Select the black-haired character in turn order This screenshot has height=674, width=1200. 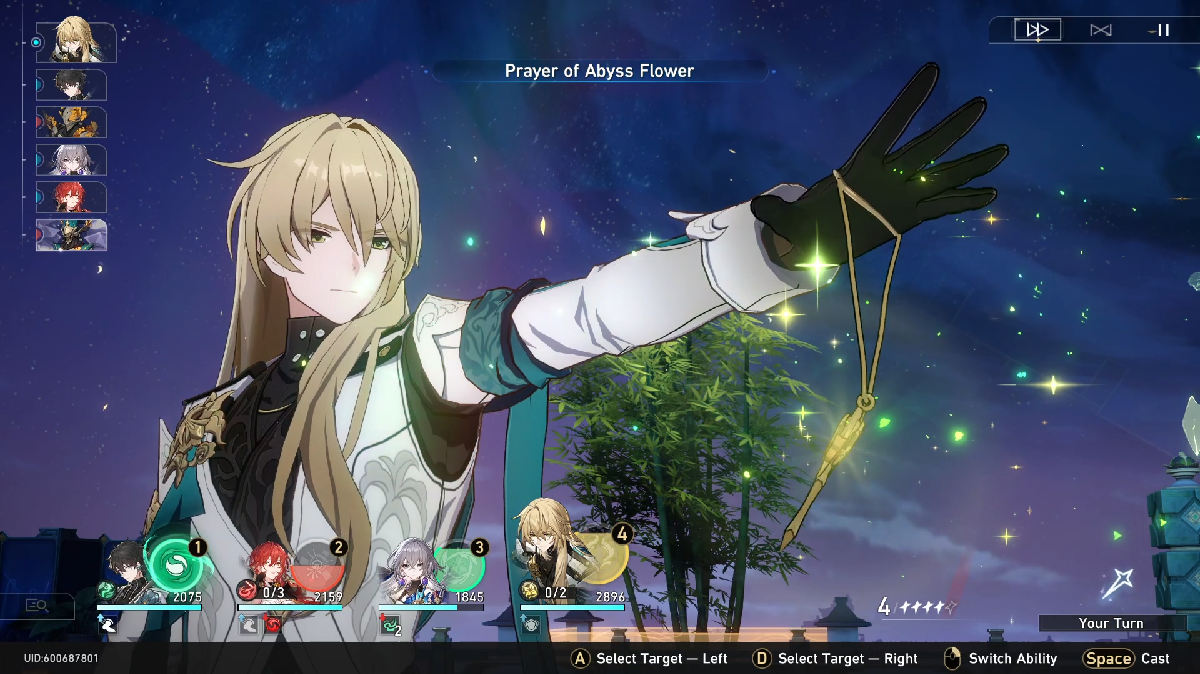[72, 85]
